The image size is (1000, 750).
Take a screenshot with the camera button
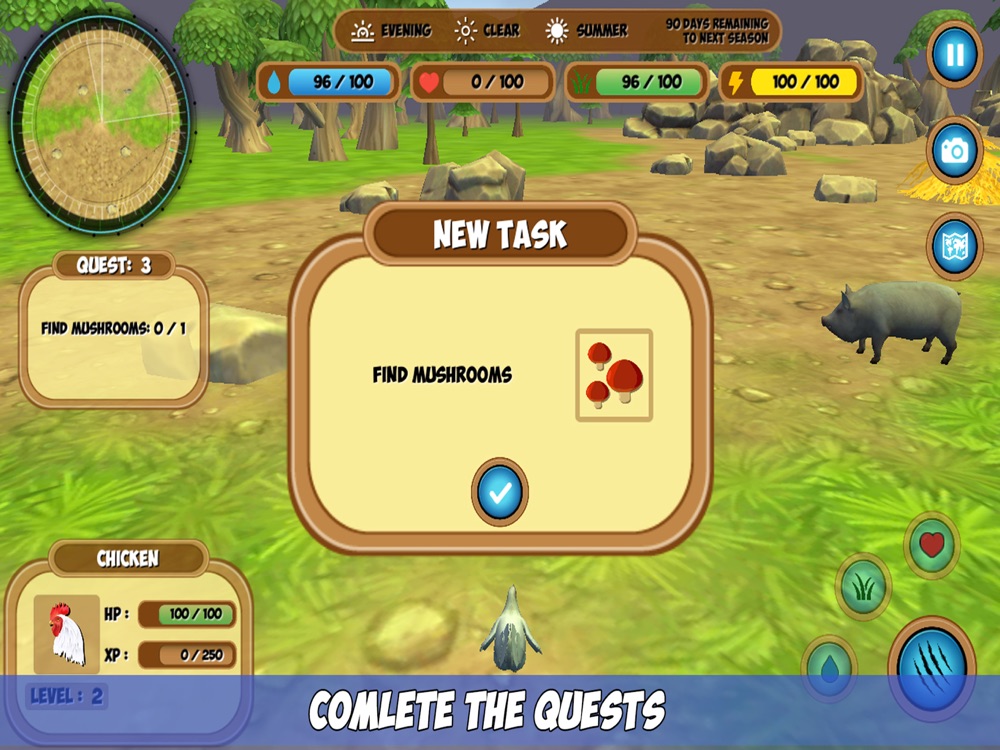coord(955,151)
